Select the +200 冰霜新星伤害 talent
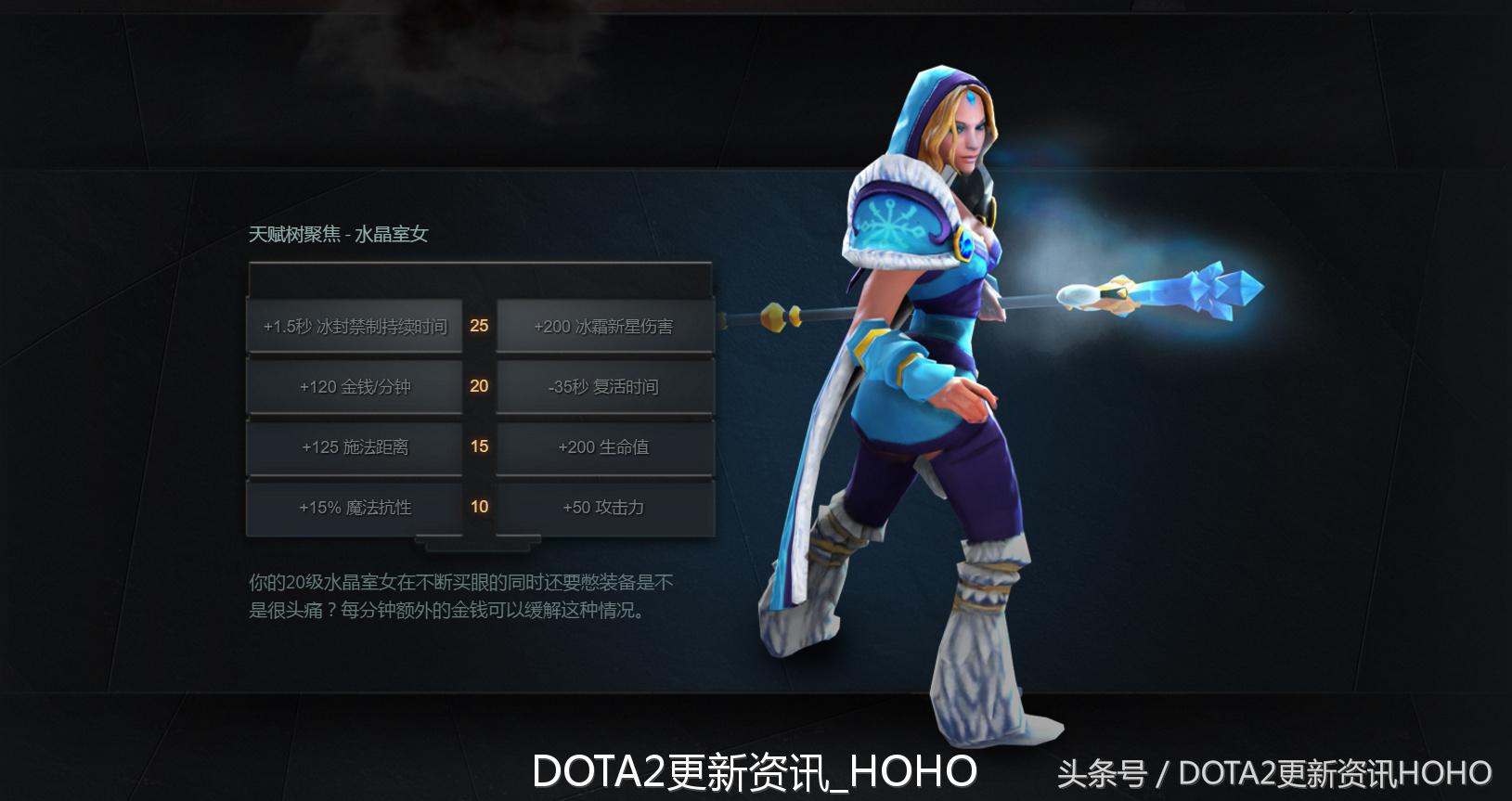 604,326
